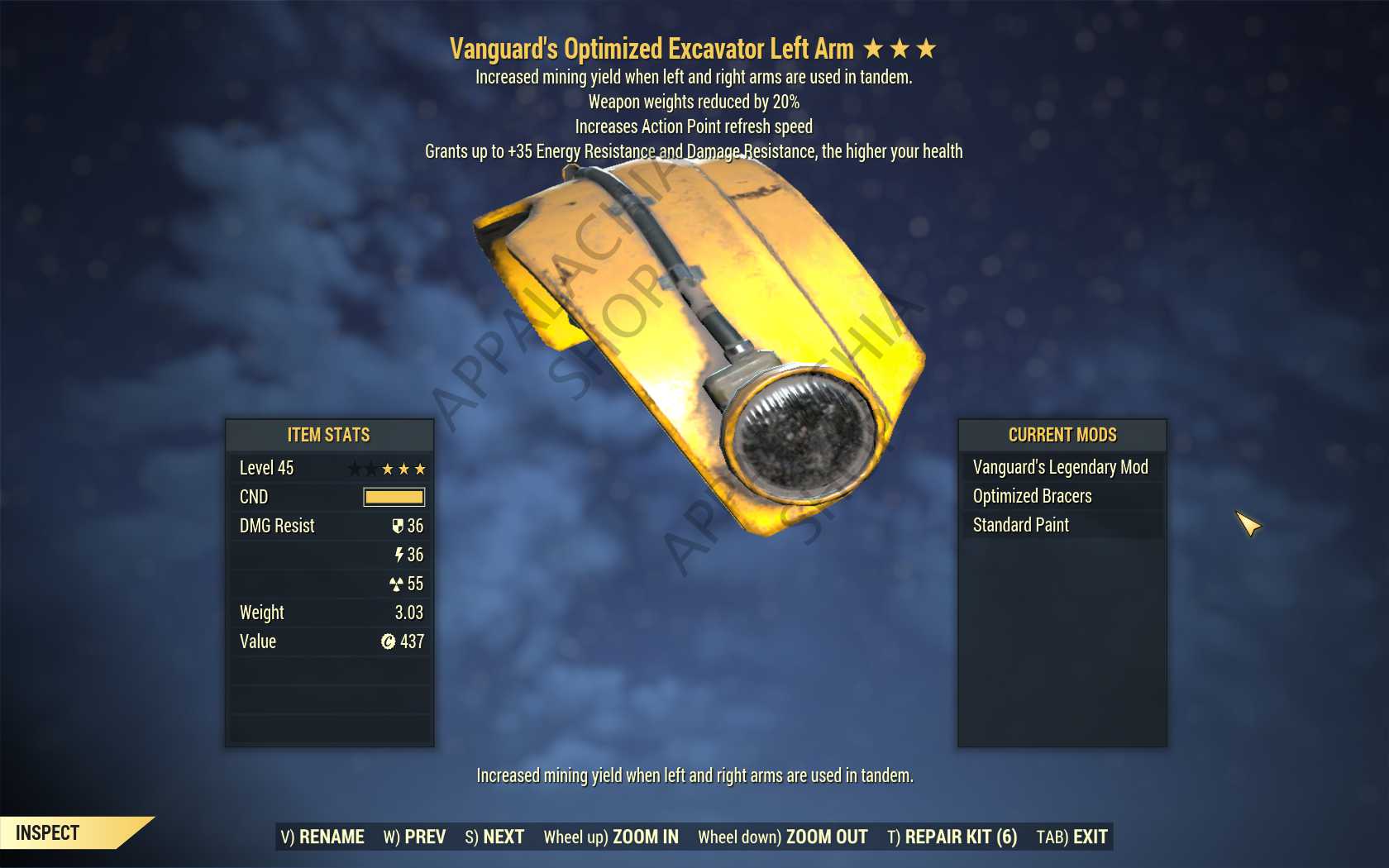Use the REPAIR KIT (6) option
The width and height of the screenshot is (1389, 868).
pyautogui.click(x=952, y=837)
